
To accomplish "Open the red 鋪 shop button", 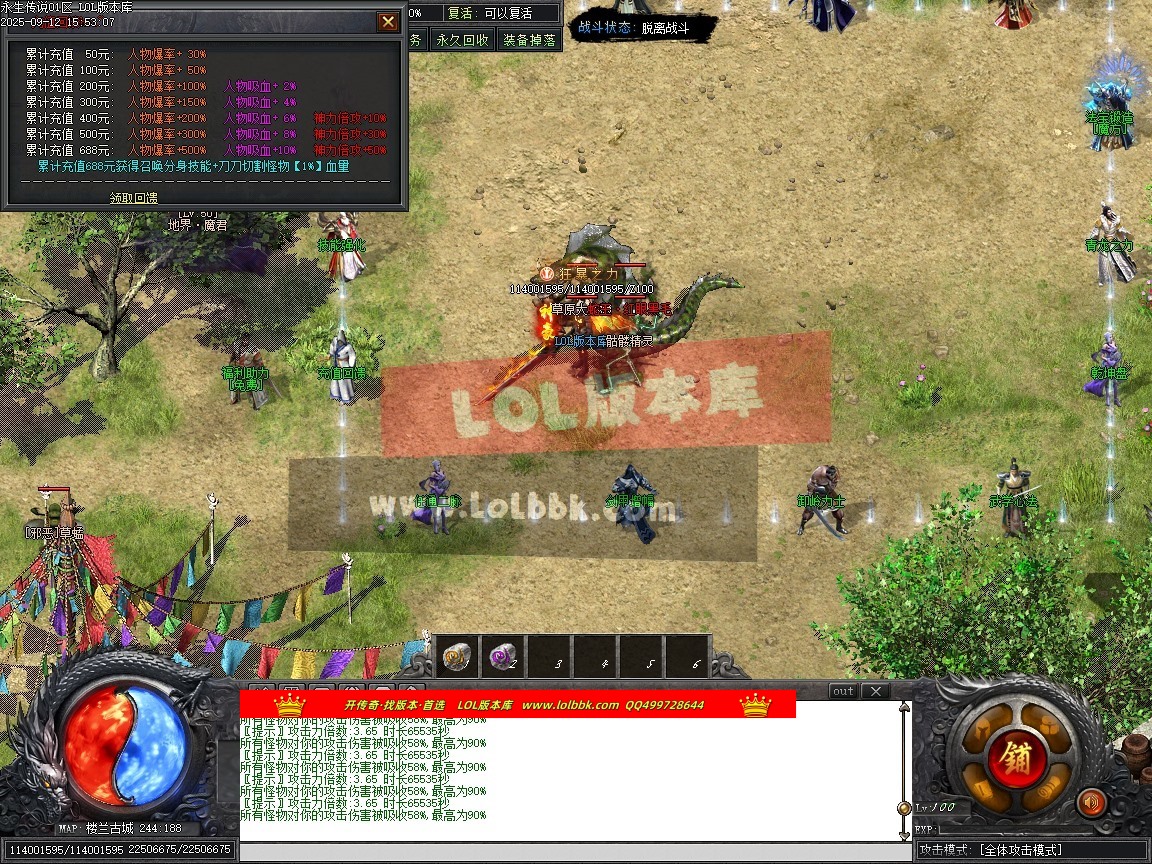I will 1017,755.
